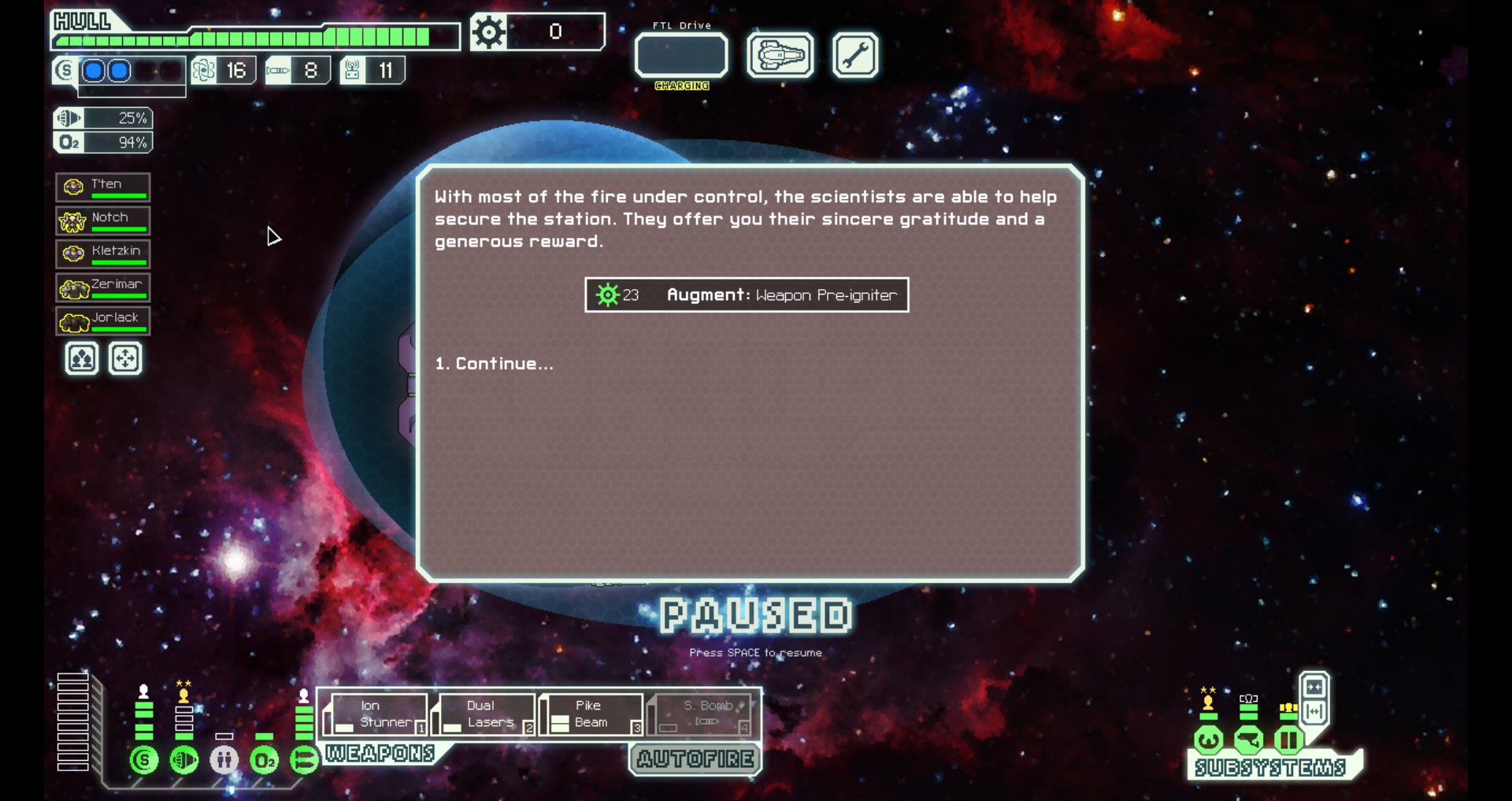Click the oxygen system icon
Screen dimensions: 1512x801
click(x=264, y=760)
